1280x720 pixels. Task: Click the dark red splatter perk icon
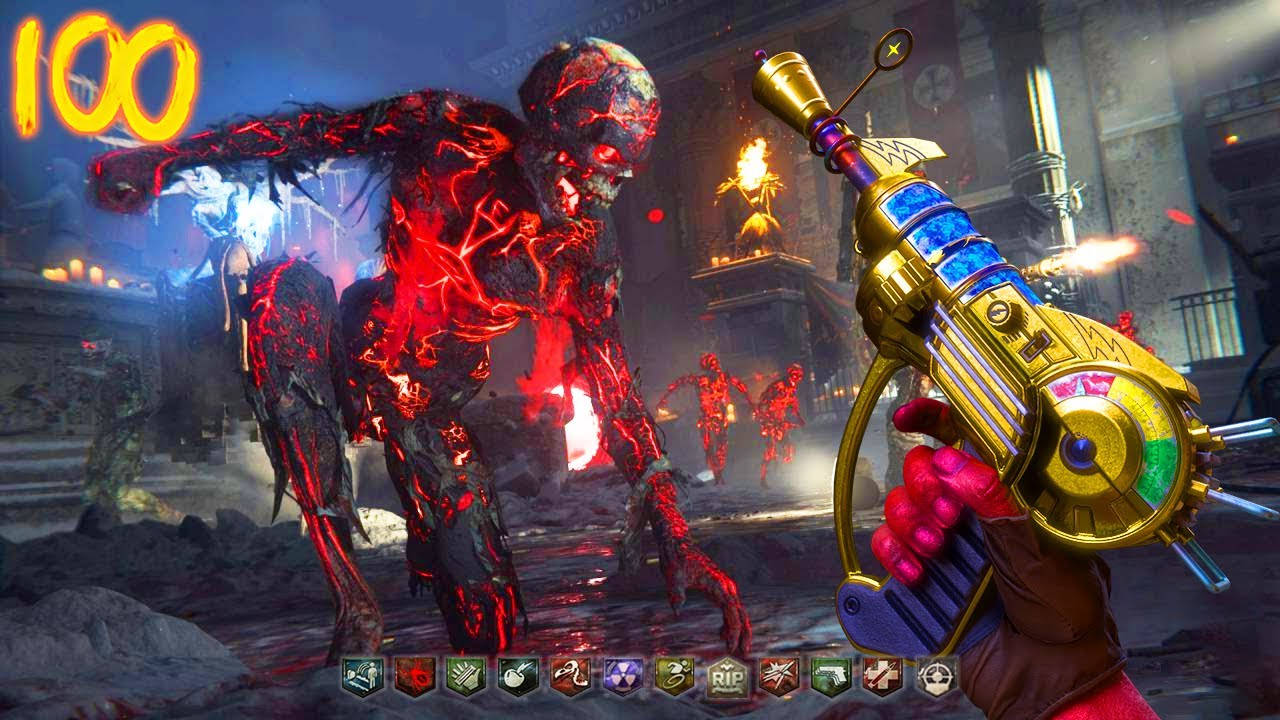413,677
